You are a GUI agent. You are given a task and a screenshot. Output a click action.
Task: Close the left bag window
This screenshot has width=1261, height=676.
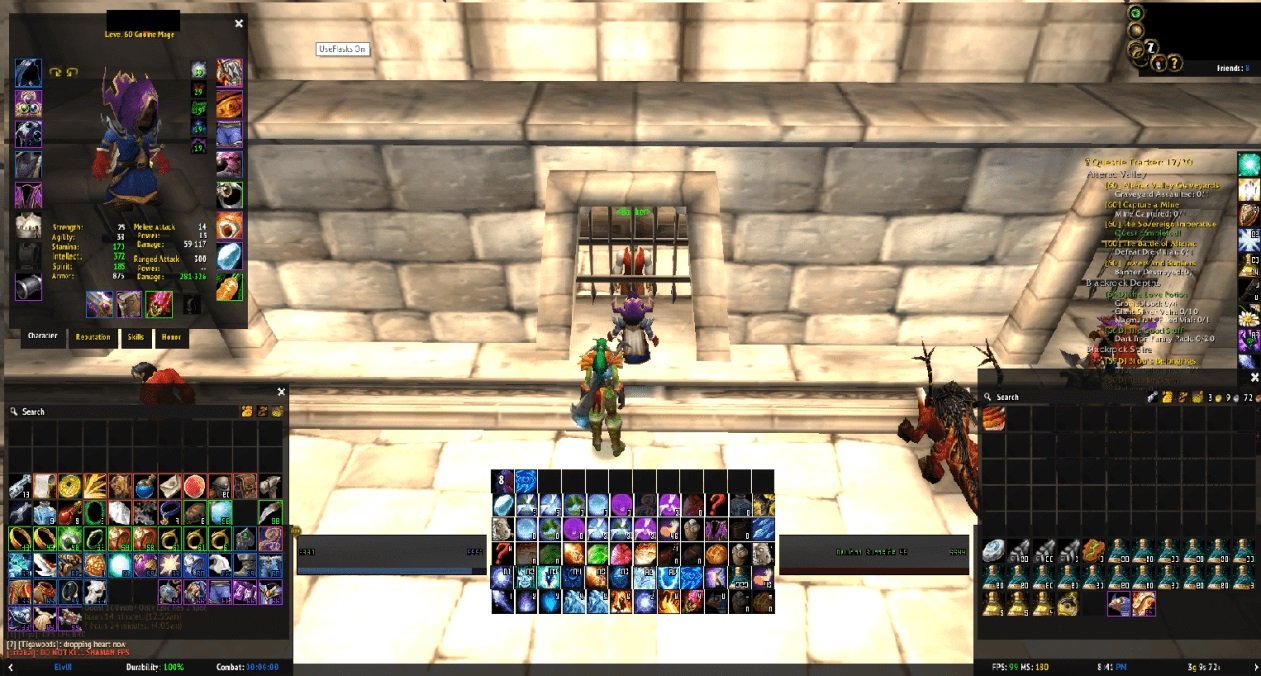[281, 392]
